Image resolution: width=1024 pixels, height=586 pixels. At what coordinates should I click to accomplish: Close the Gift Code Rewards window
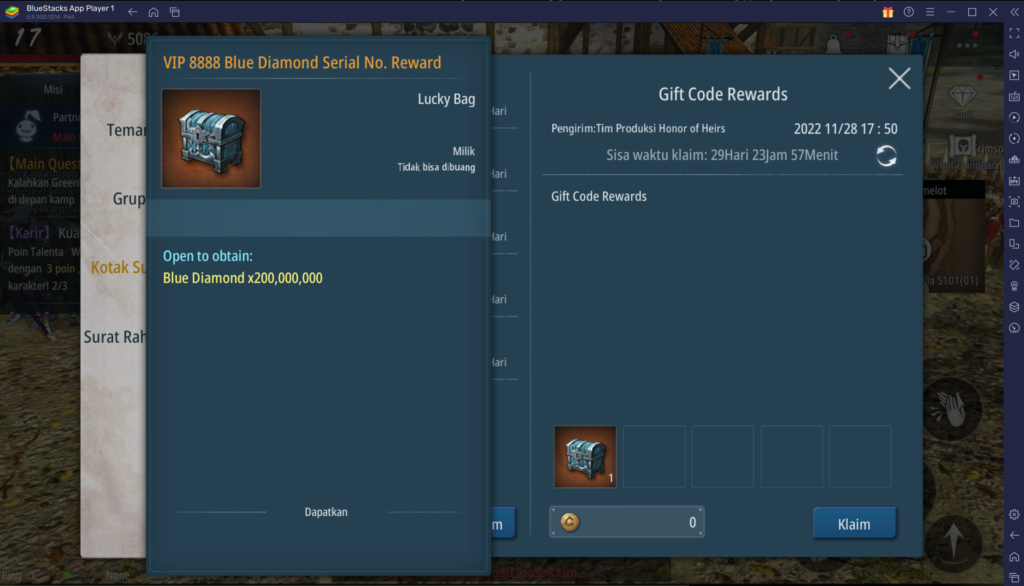[x=899, y=79]
